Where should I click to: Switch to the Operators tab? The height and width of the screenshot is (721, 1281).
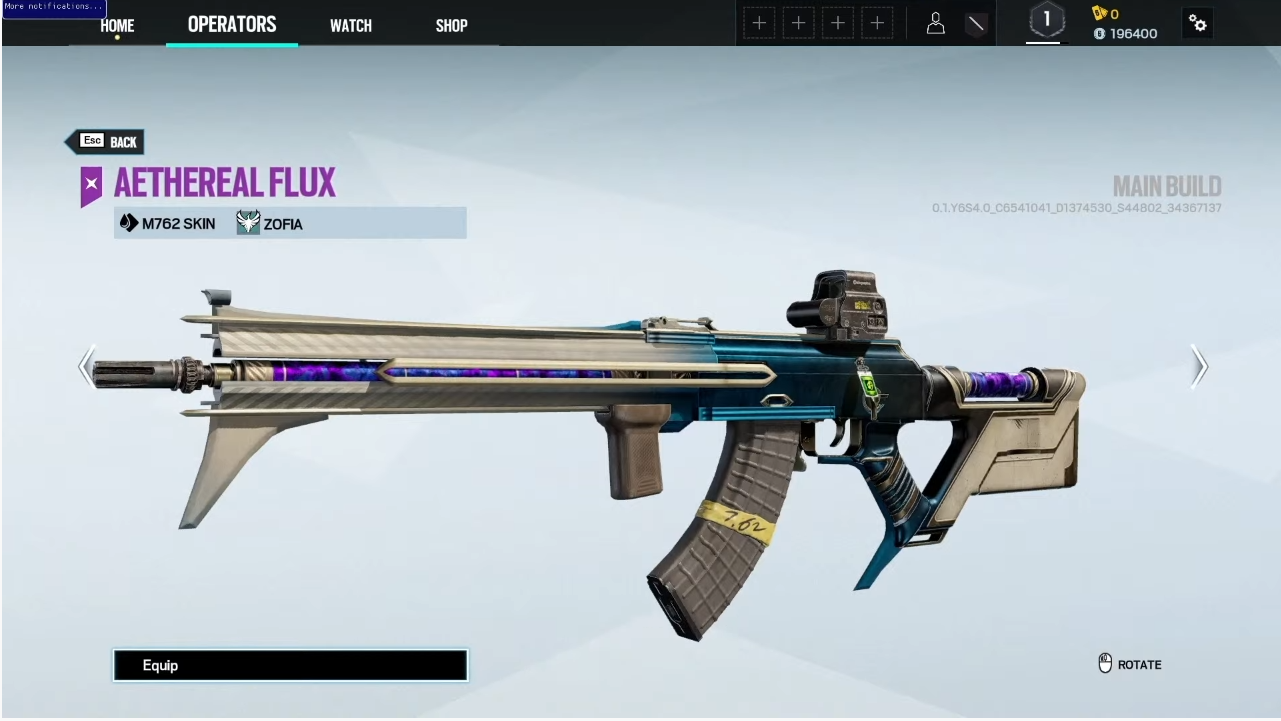click(232, 24)
